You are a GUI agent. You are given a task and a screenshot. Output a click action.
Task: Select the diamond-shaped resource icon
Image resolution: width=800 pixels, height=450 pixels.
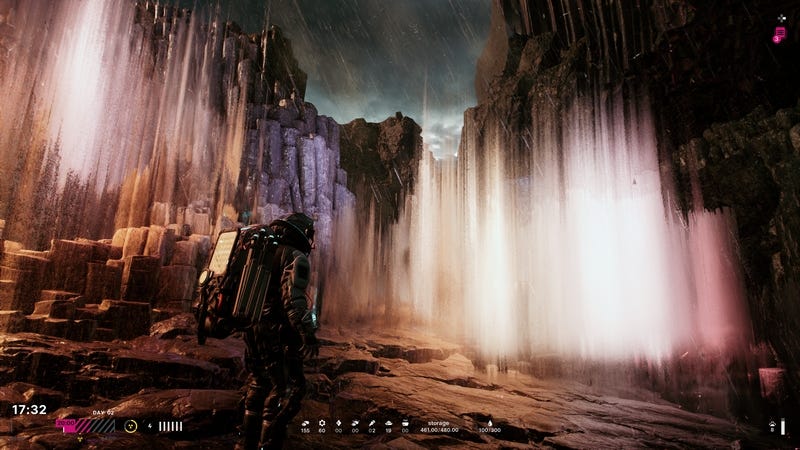click(x=339, y=423)
